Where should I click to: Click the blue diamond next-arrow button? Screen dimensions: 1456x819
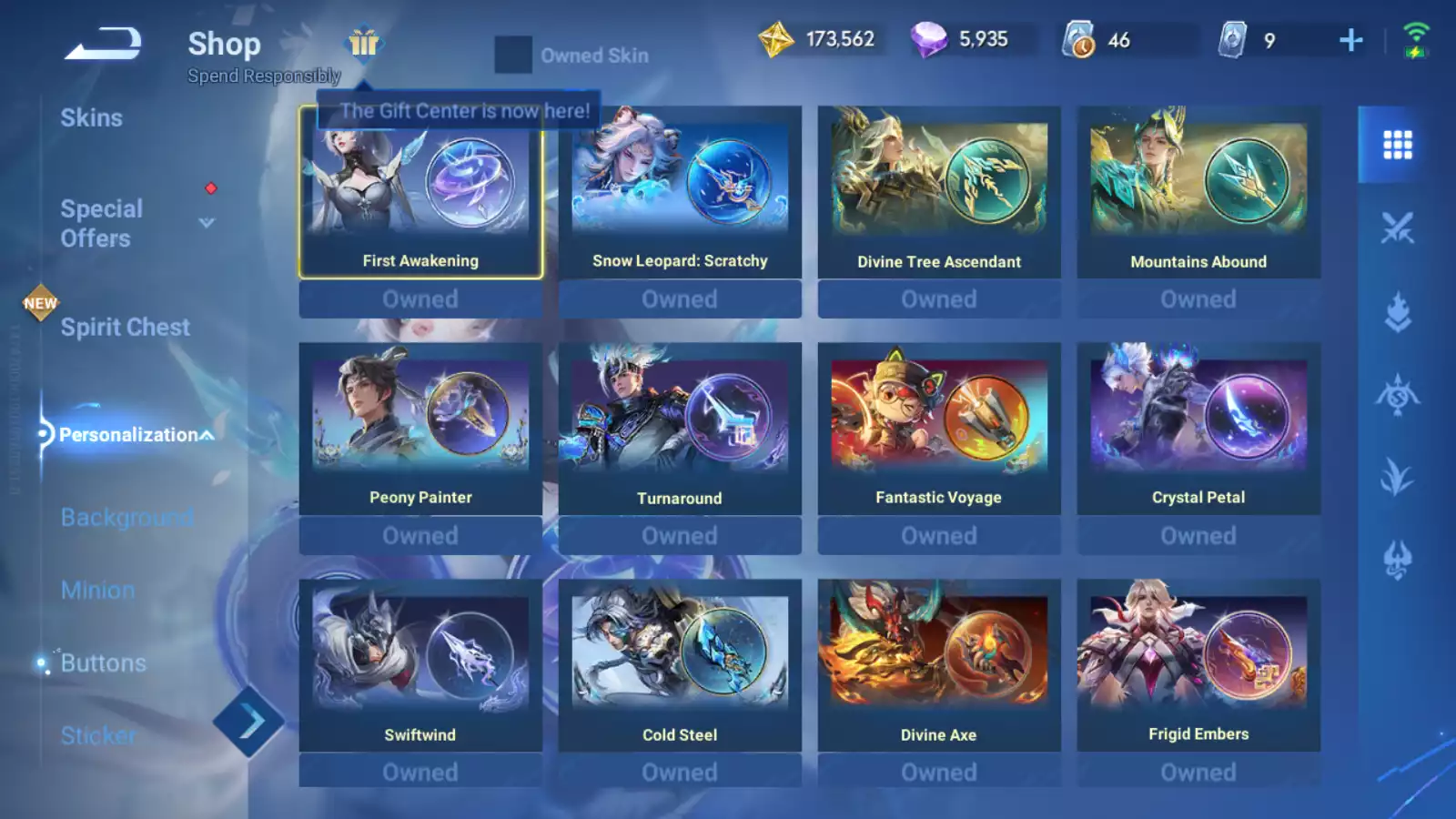249,723
